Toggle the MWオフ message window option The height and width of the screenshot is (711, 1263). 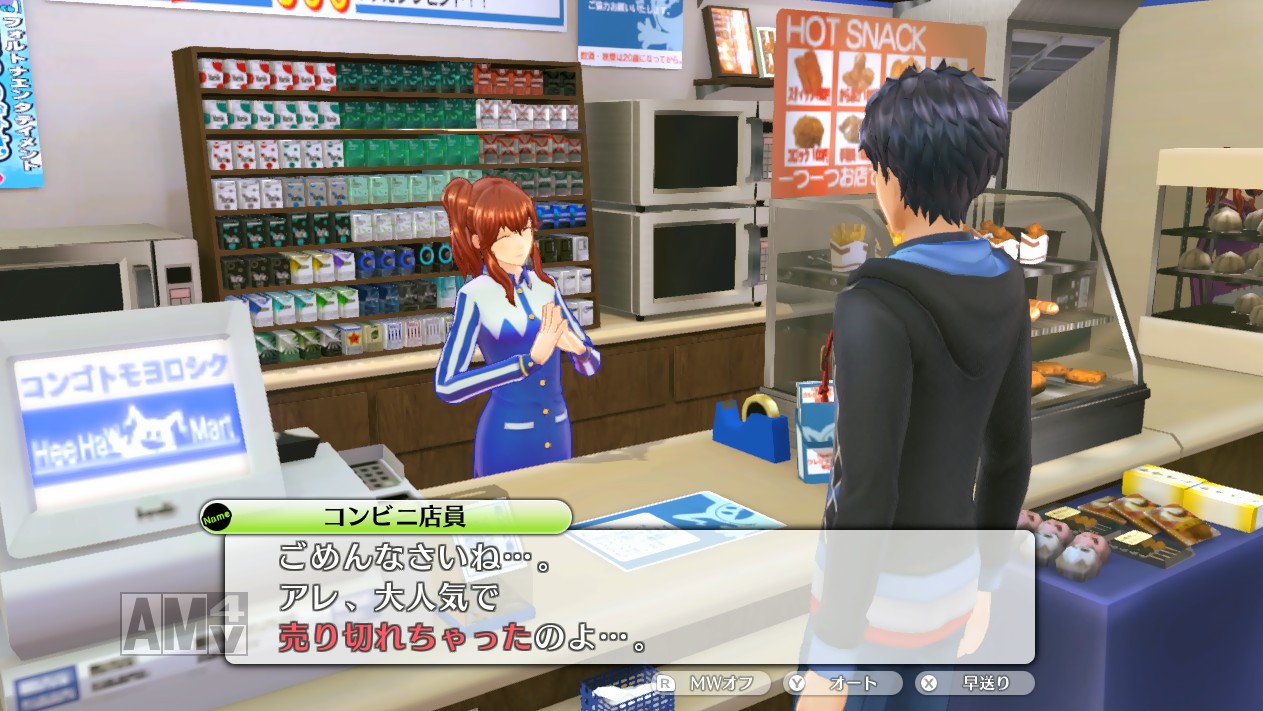click(712, 684)
